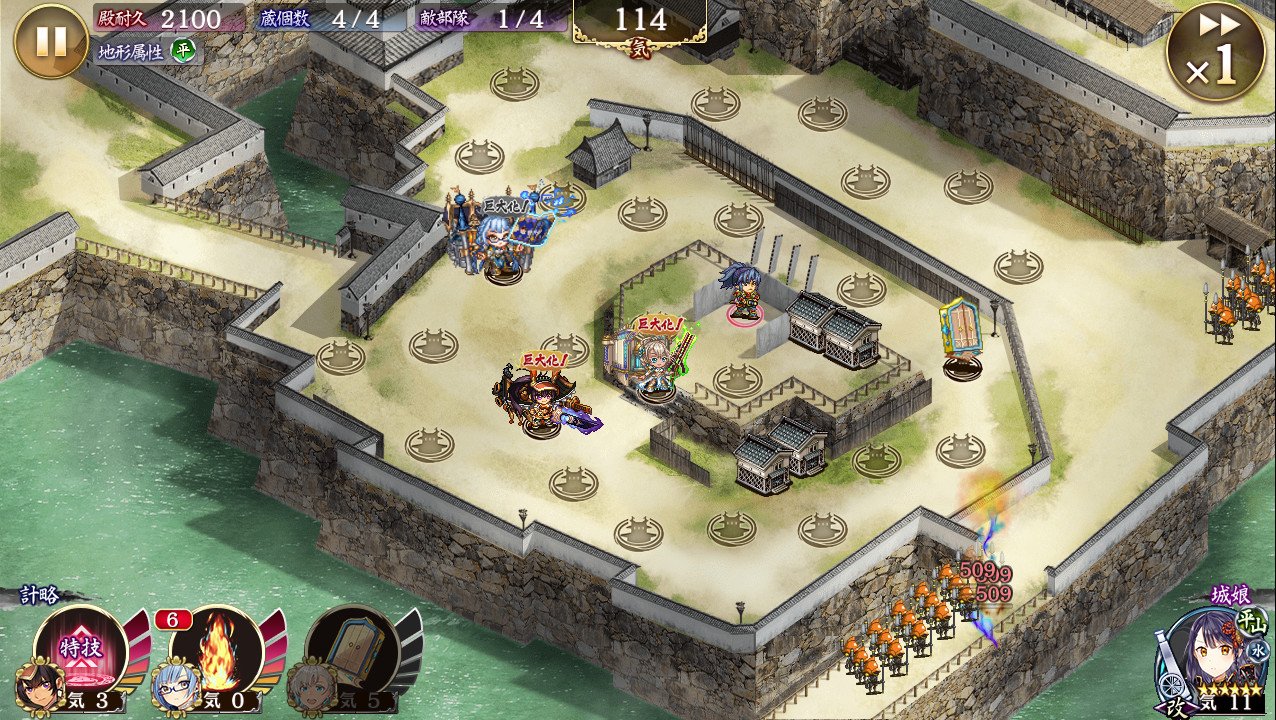
Task: Toggle the ×1 battle speed button
Action: (1215, 52)
